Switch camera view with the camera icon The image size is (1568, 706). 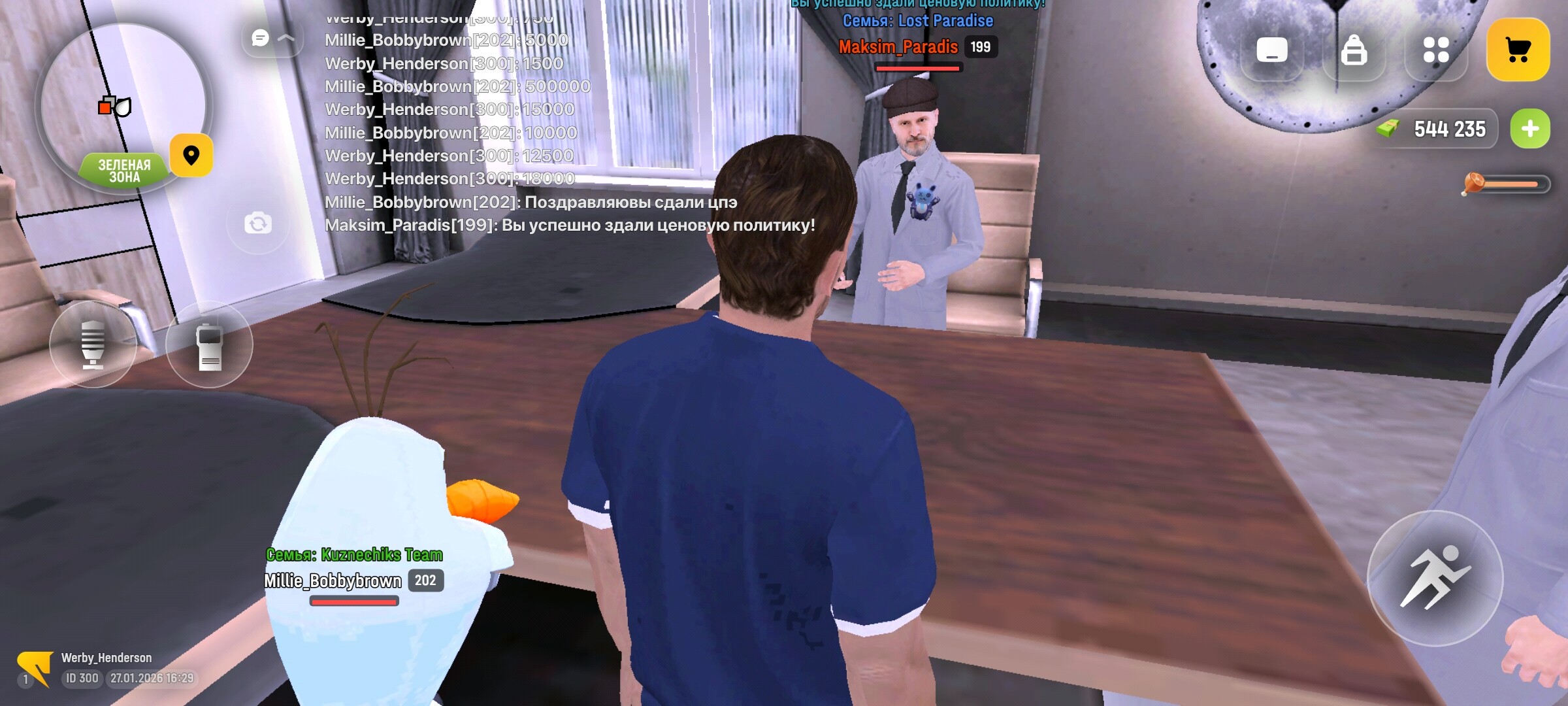point(258,224)
